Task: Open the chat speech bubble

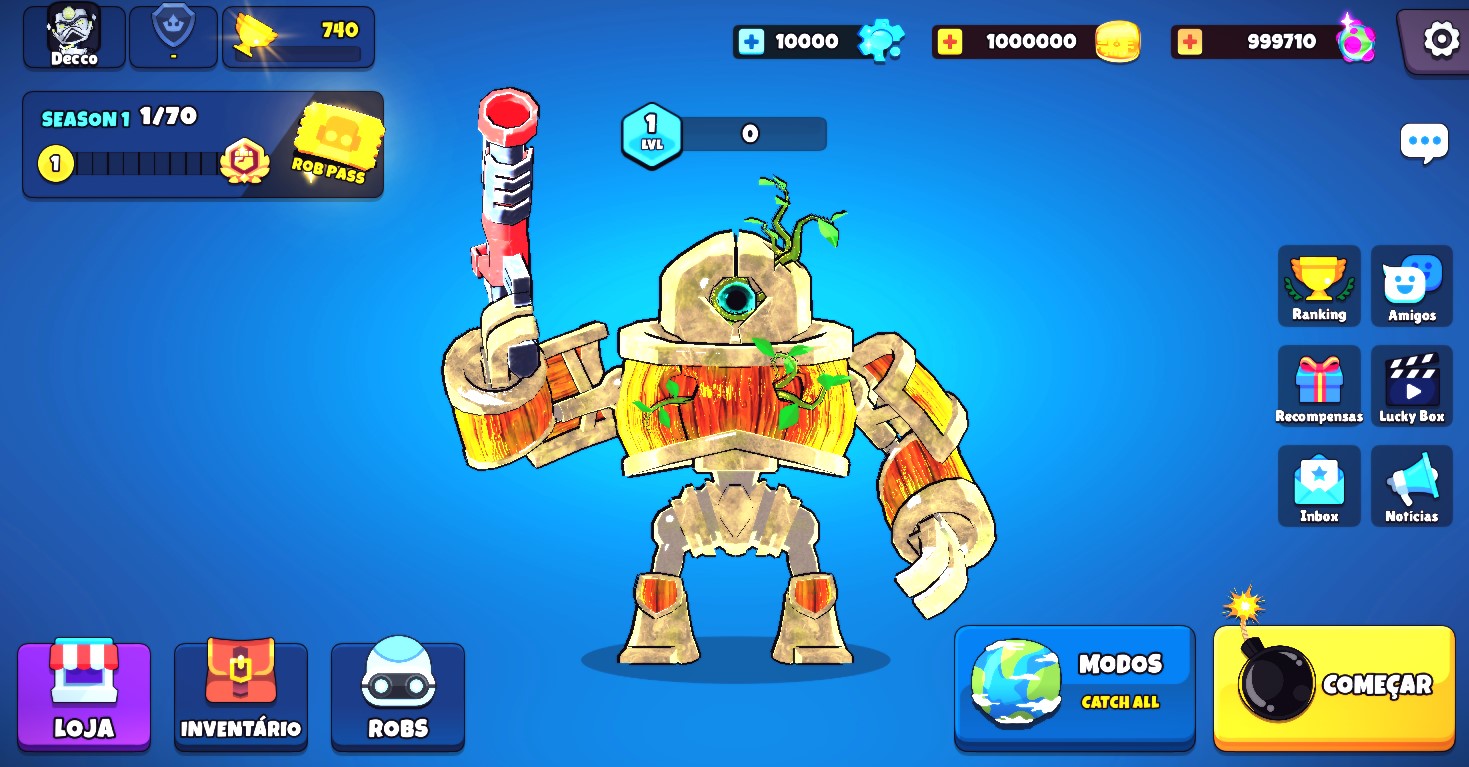Action: [1424, 144]
